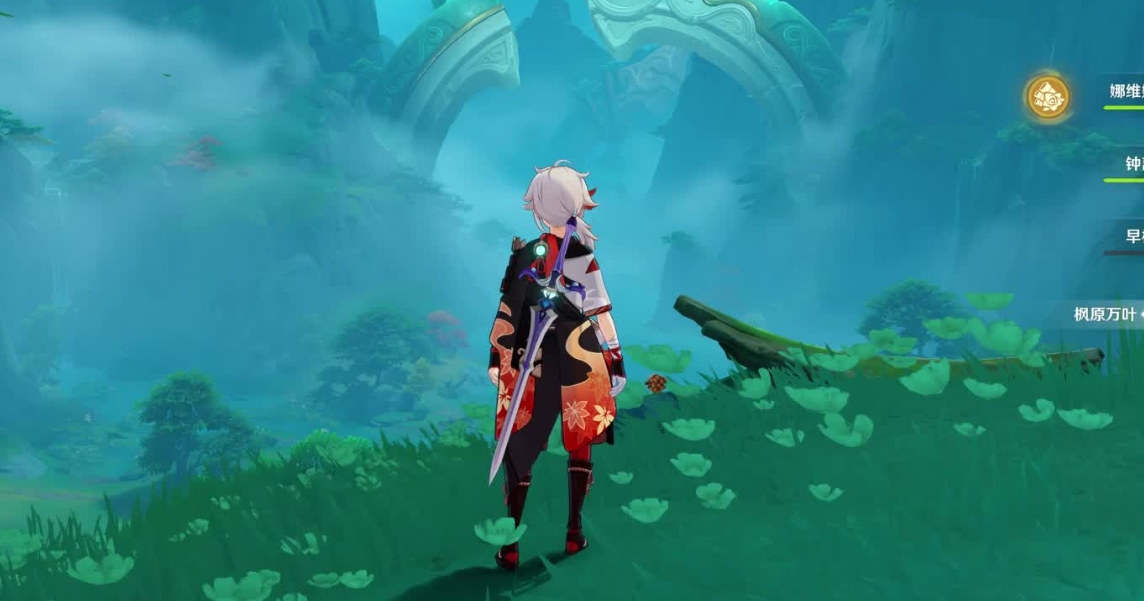This screenshot has height=601, width=1144.
Task: Choose active character 枫原万叶 in party list
Action: (1107, 314)
